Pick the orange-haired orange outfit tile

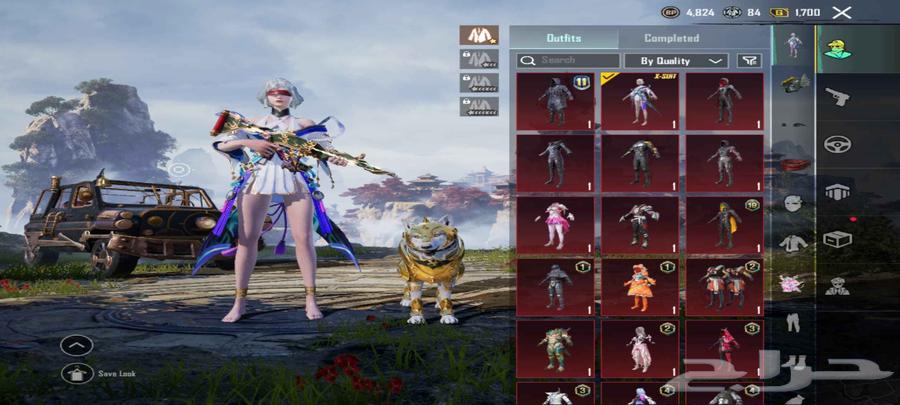pos(639,287)
